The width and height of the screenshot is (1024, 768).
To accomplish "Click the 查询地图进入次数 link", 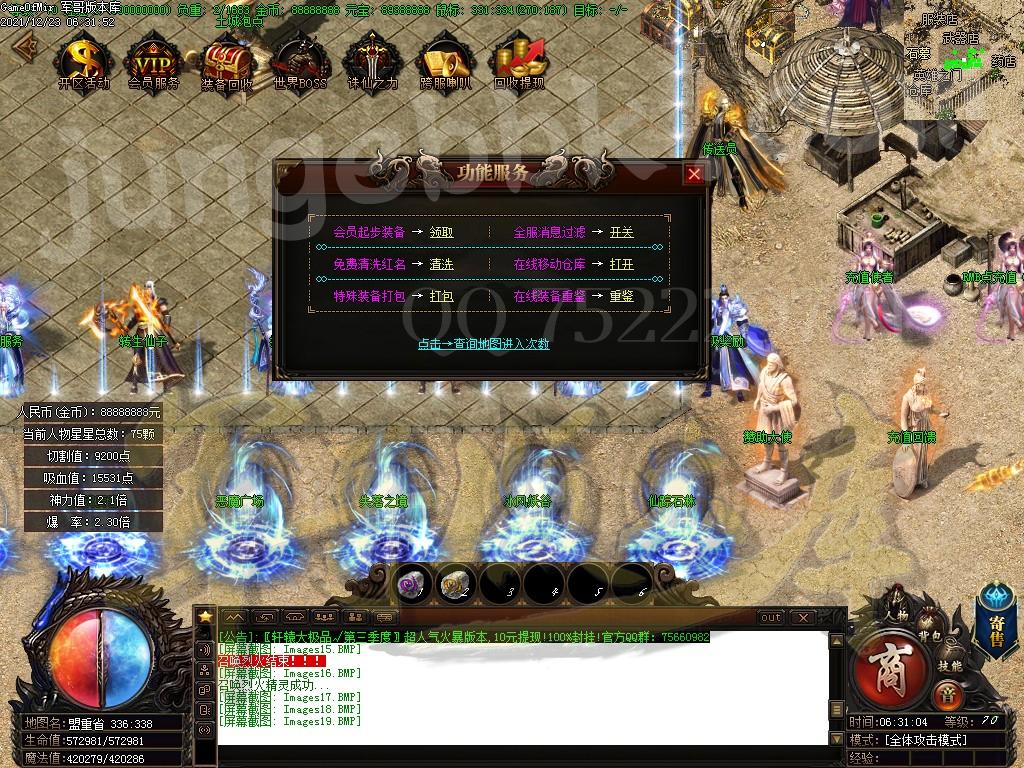I will (483, 343).
